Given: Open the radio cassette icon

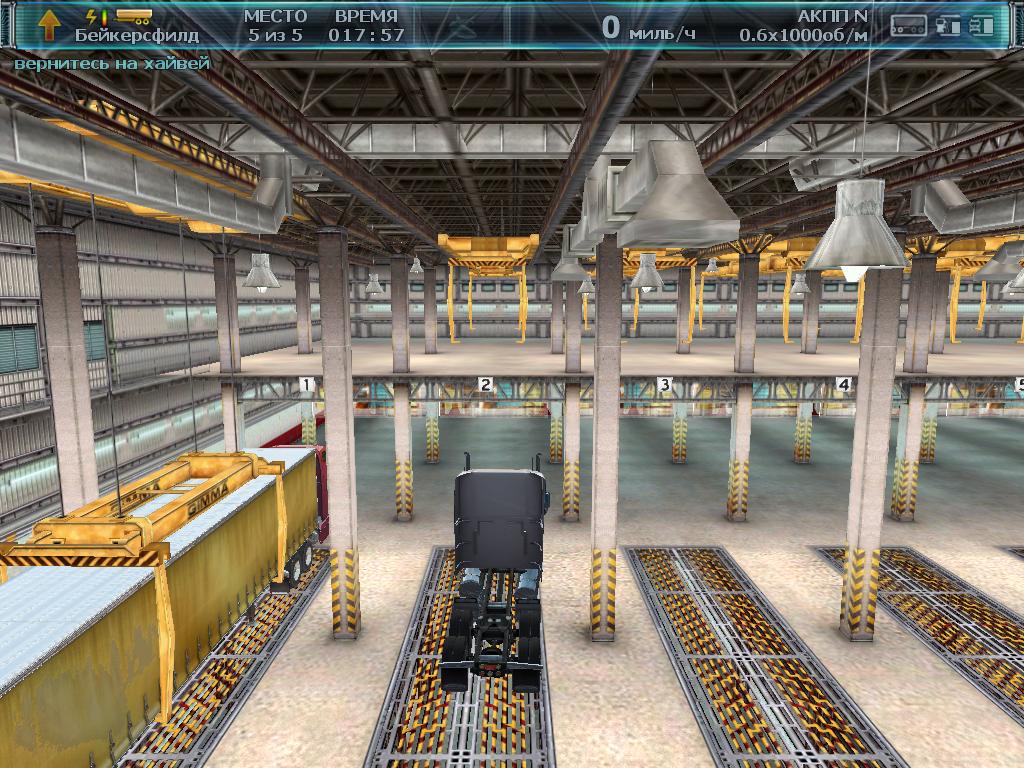Looking at the screenshot, I should pos(909,27).
